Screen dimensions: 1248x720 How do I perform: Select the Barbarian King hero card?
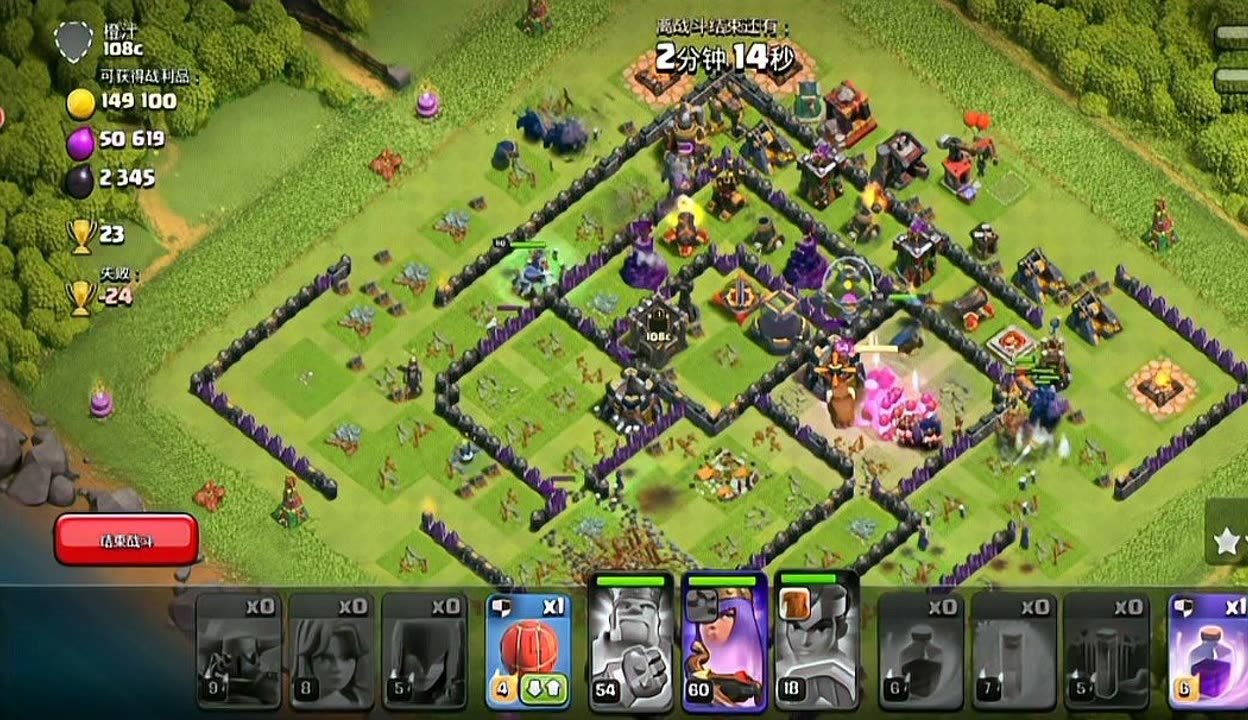point(631,641)
